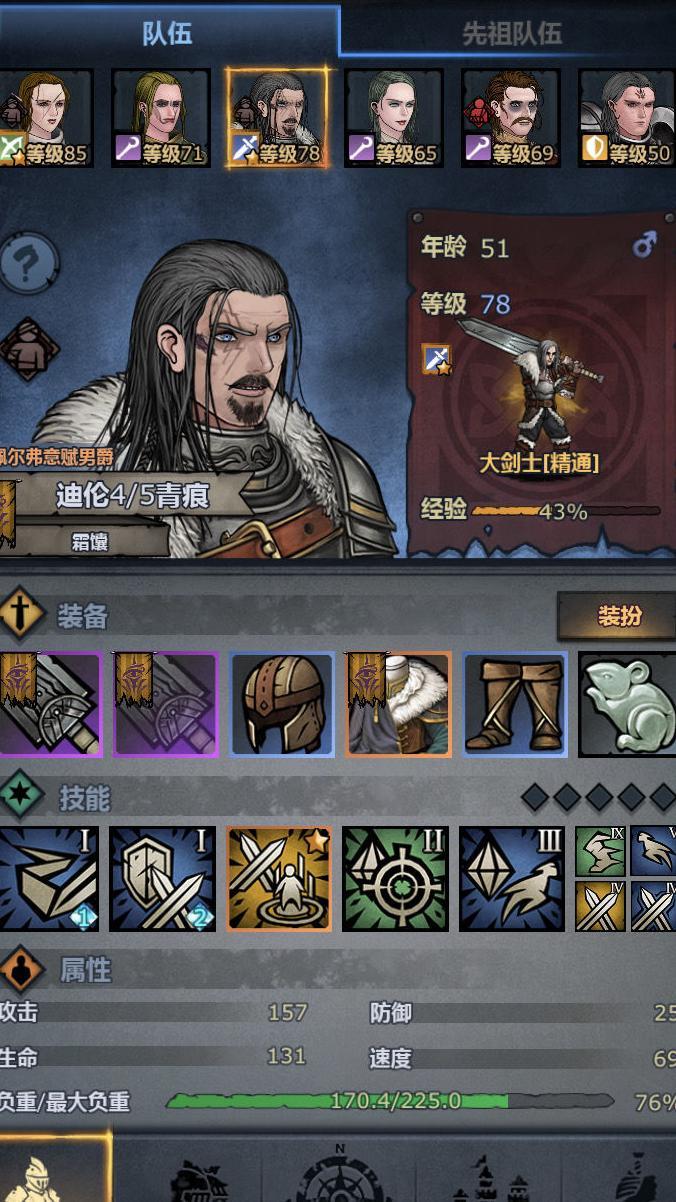Open the jade mouse trinket slot
Image resolution: width=676 pixels, height=1202 pixels.
click(627, 704)
